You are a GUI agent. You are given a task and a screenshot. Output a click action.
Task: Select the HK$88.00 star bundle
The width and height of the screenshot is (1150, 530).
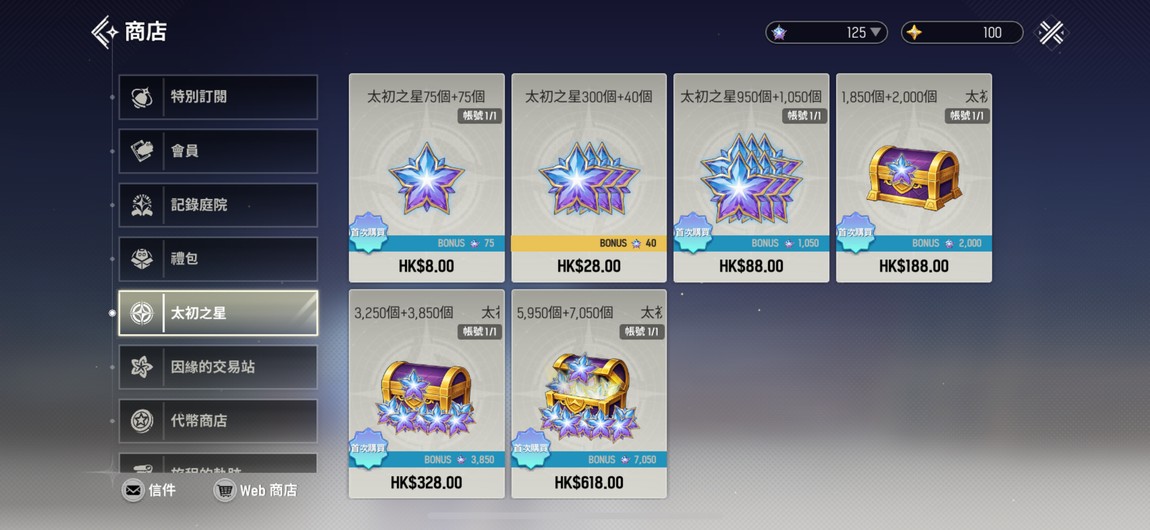[751, 178]
